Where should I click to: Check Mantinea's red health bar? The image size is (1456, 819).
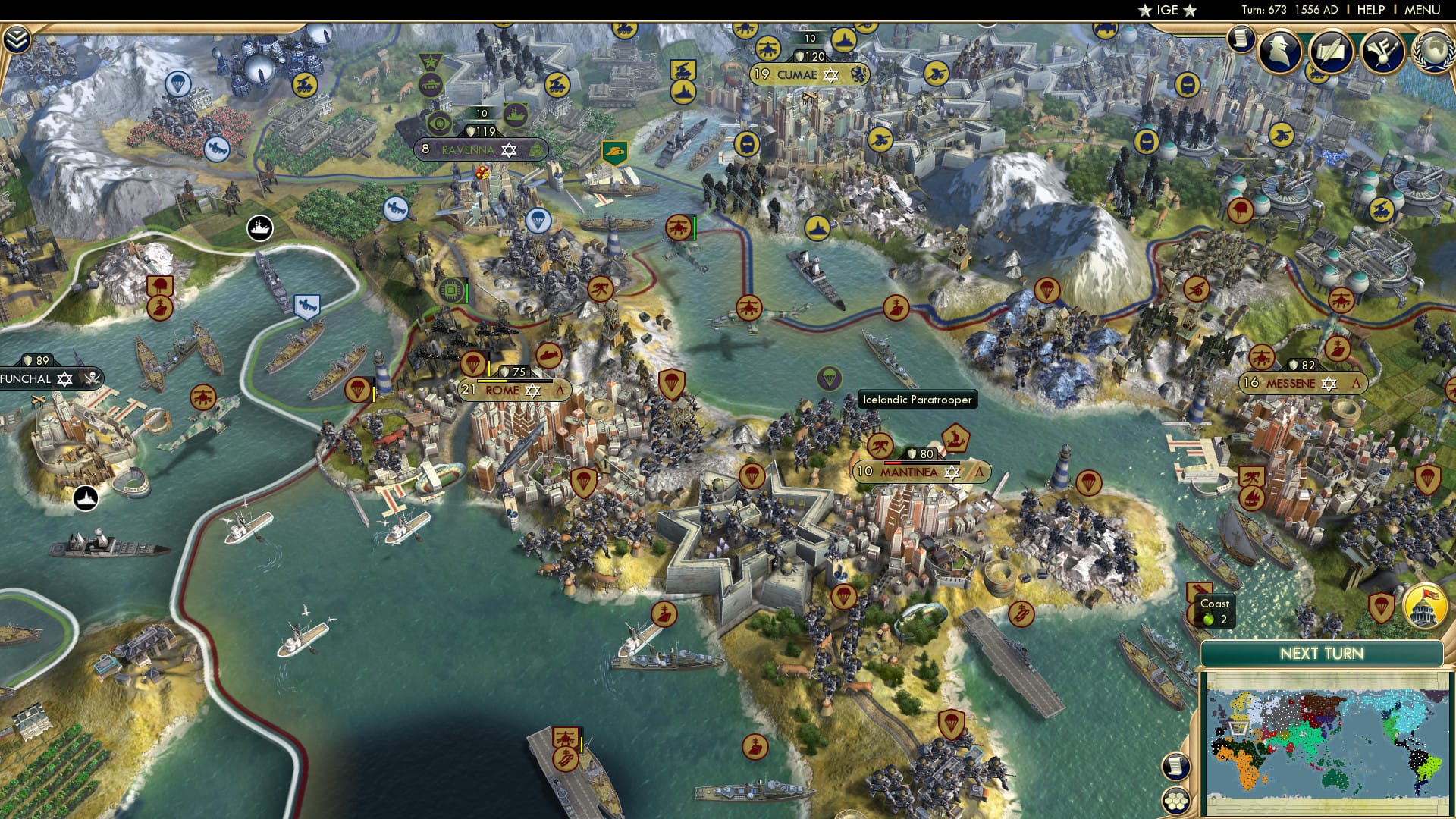click(x=893, y=461)
